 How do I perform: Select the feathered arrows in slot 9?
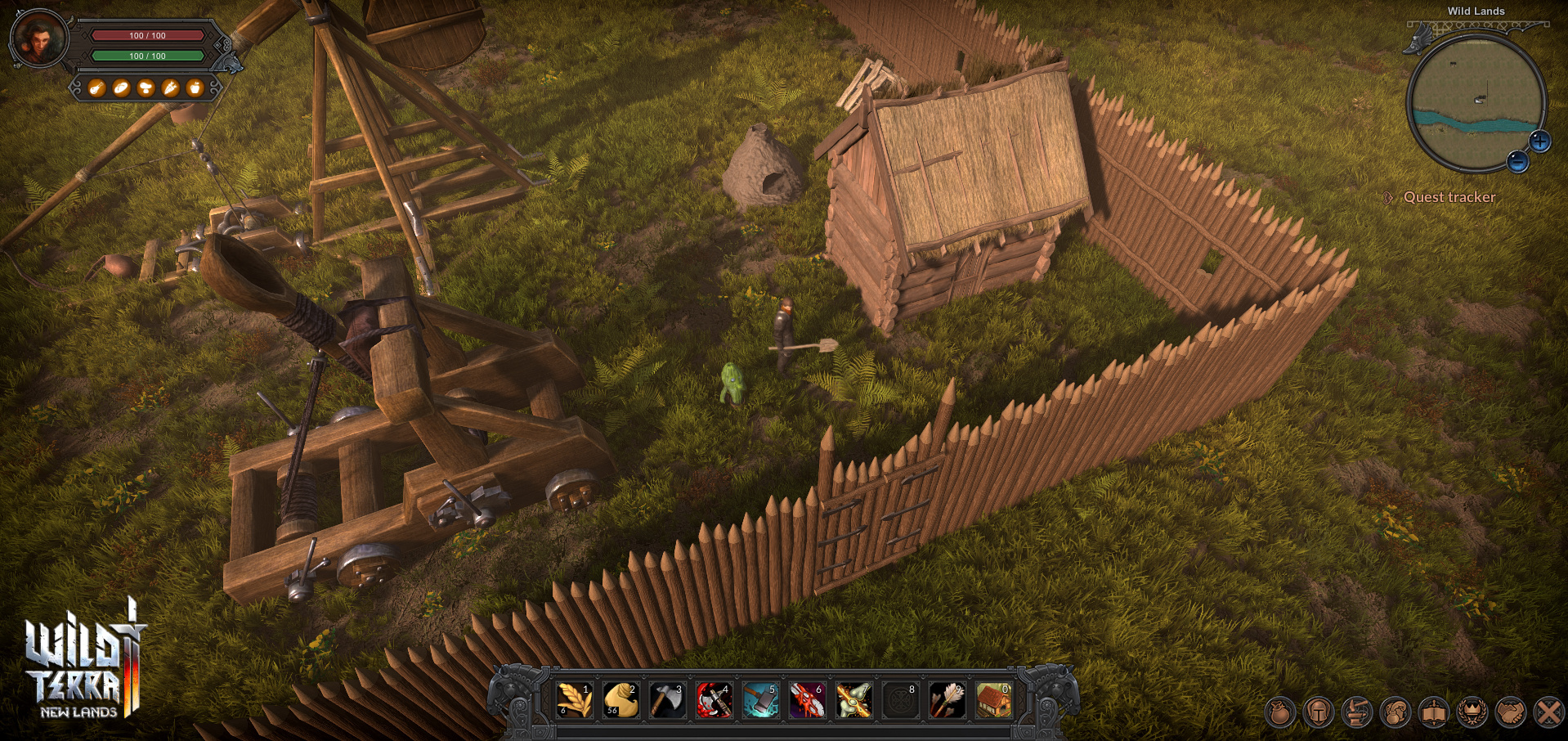[x=947, y=700]
